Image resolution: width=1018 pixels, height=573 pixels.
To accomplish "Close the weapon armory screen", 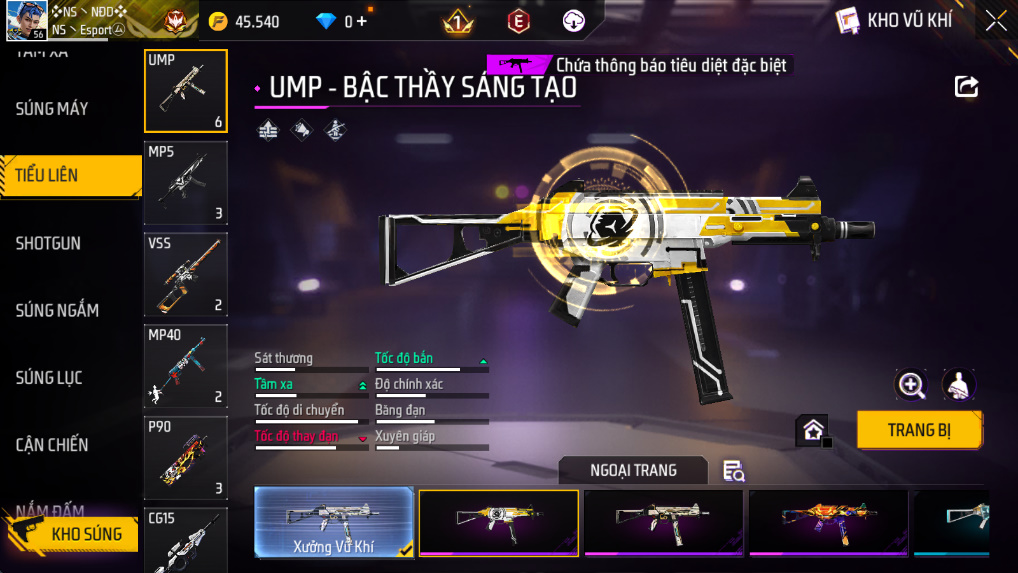I will tap(995, 21).
